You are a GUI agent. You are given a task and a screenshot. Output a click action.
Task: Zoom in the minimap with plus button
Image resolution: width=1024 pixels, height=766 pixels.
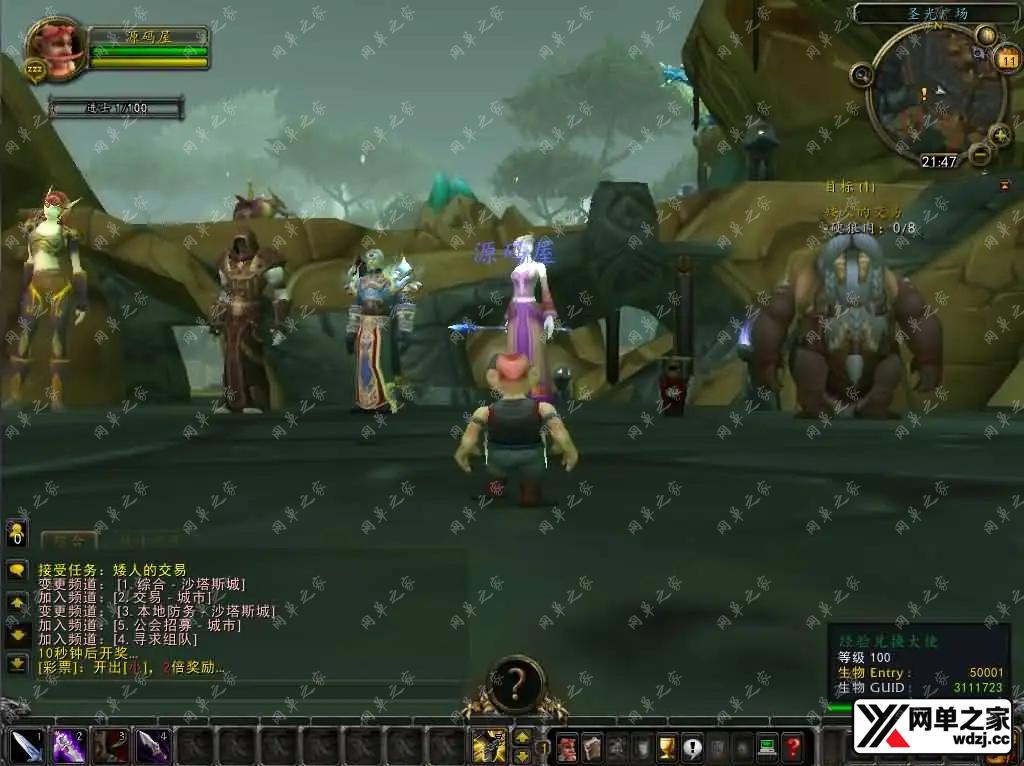pyautogui.click(x=1000, y=133)
